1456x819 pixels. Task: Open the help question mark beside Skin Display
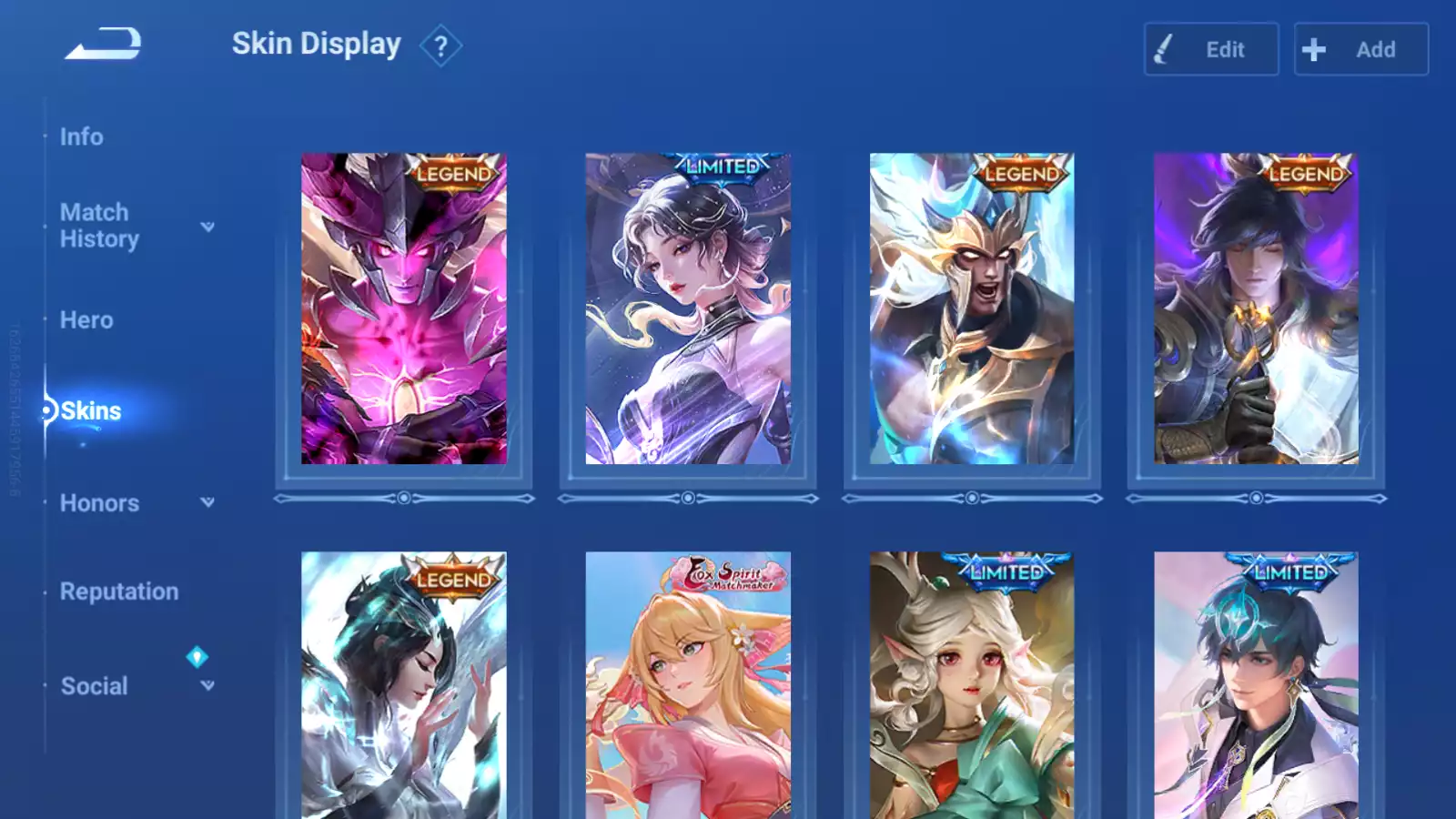pyautogui.click(x=442, y=46)
